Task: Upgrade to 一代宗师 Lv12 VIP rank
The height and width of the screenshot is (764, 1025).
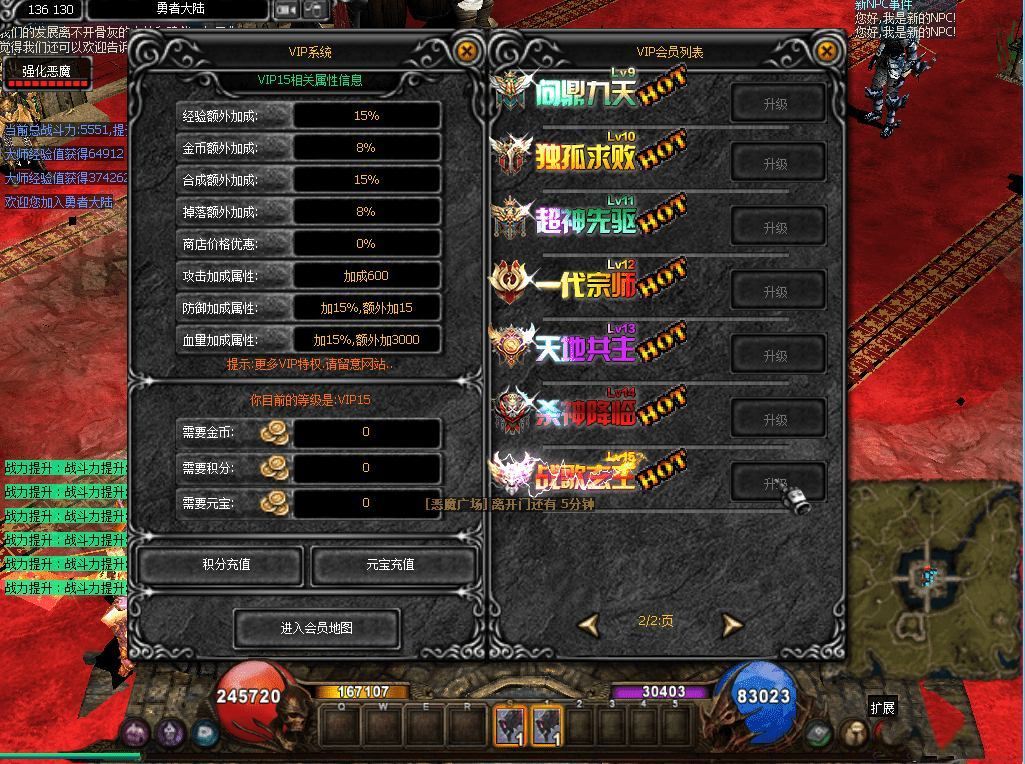Action: point(776,292)
